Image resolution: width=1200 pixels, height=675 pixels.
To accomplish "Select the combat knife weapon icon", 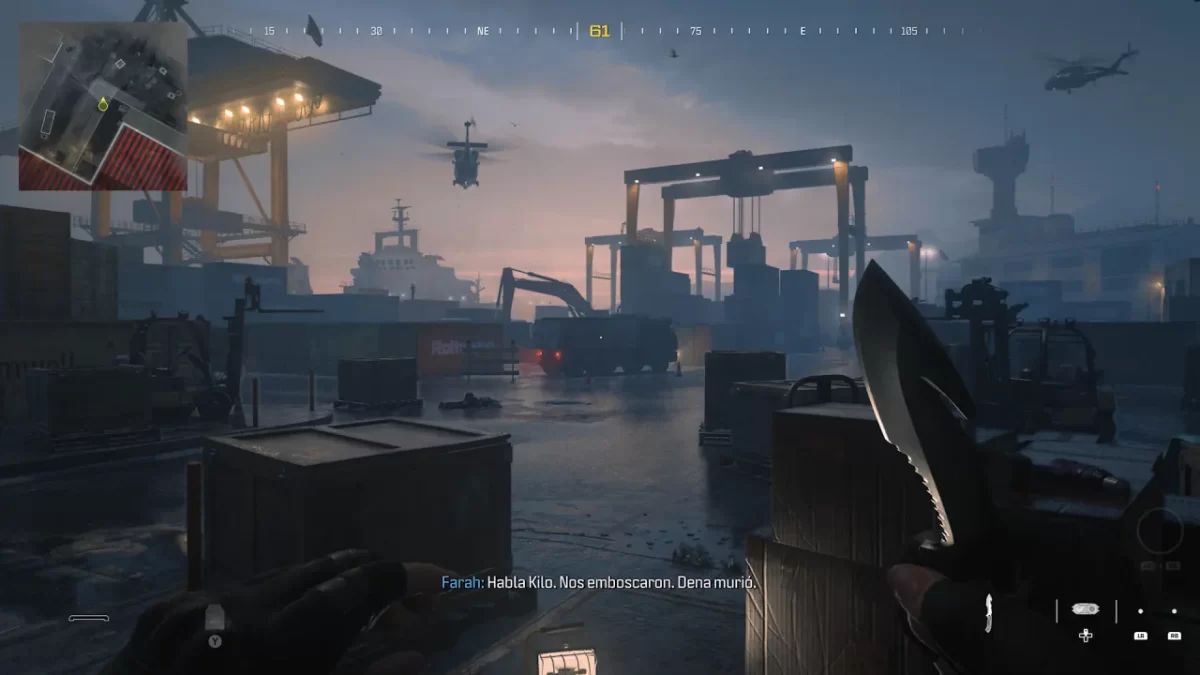I will [x=990, y=612].
